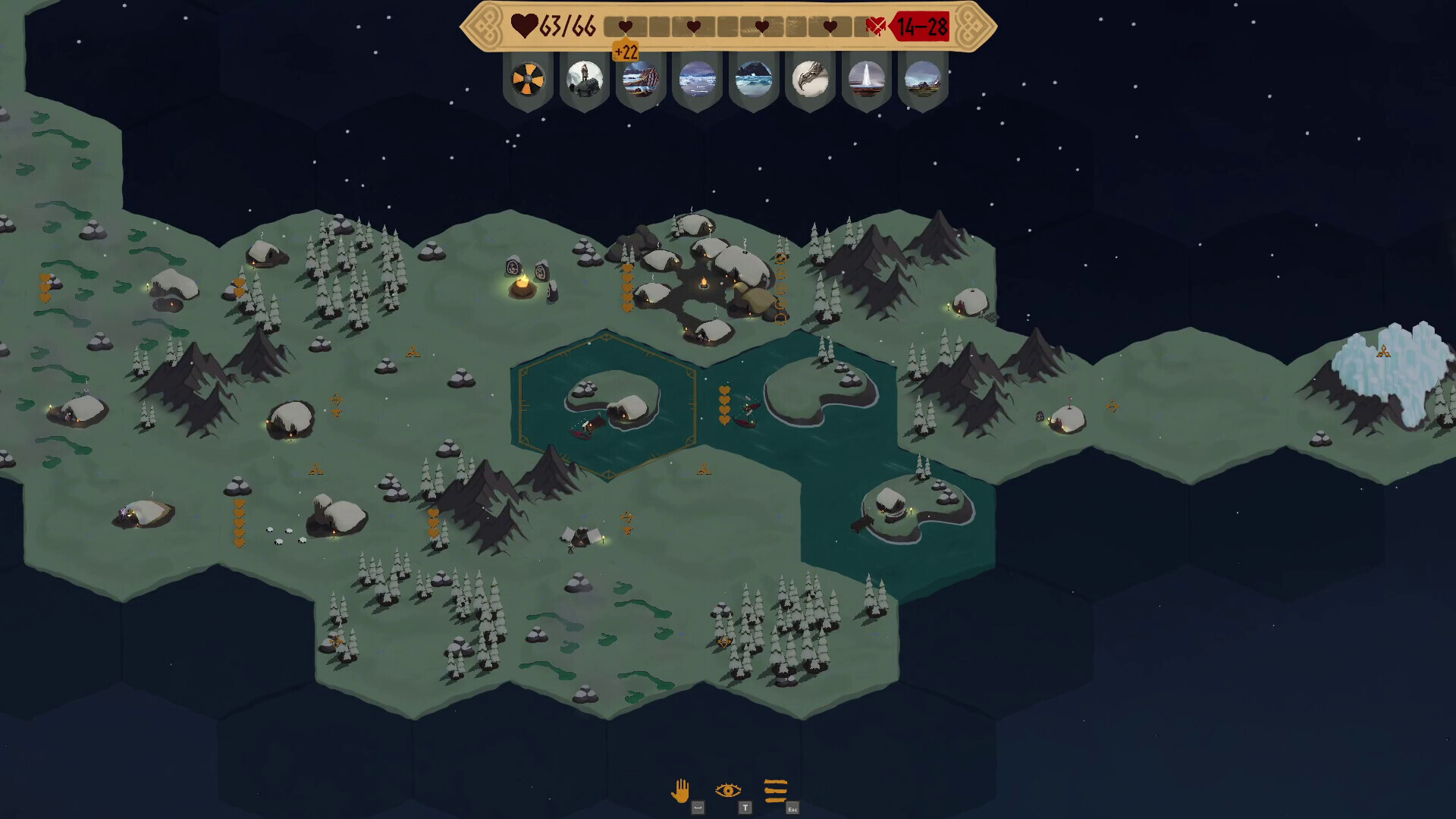Pick the rocky coastal cliffs banner
This screenshot has width=1456, height=819.
(641, 79)
